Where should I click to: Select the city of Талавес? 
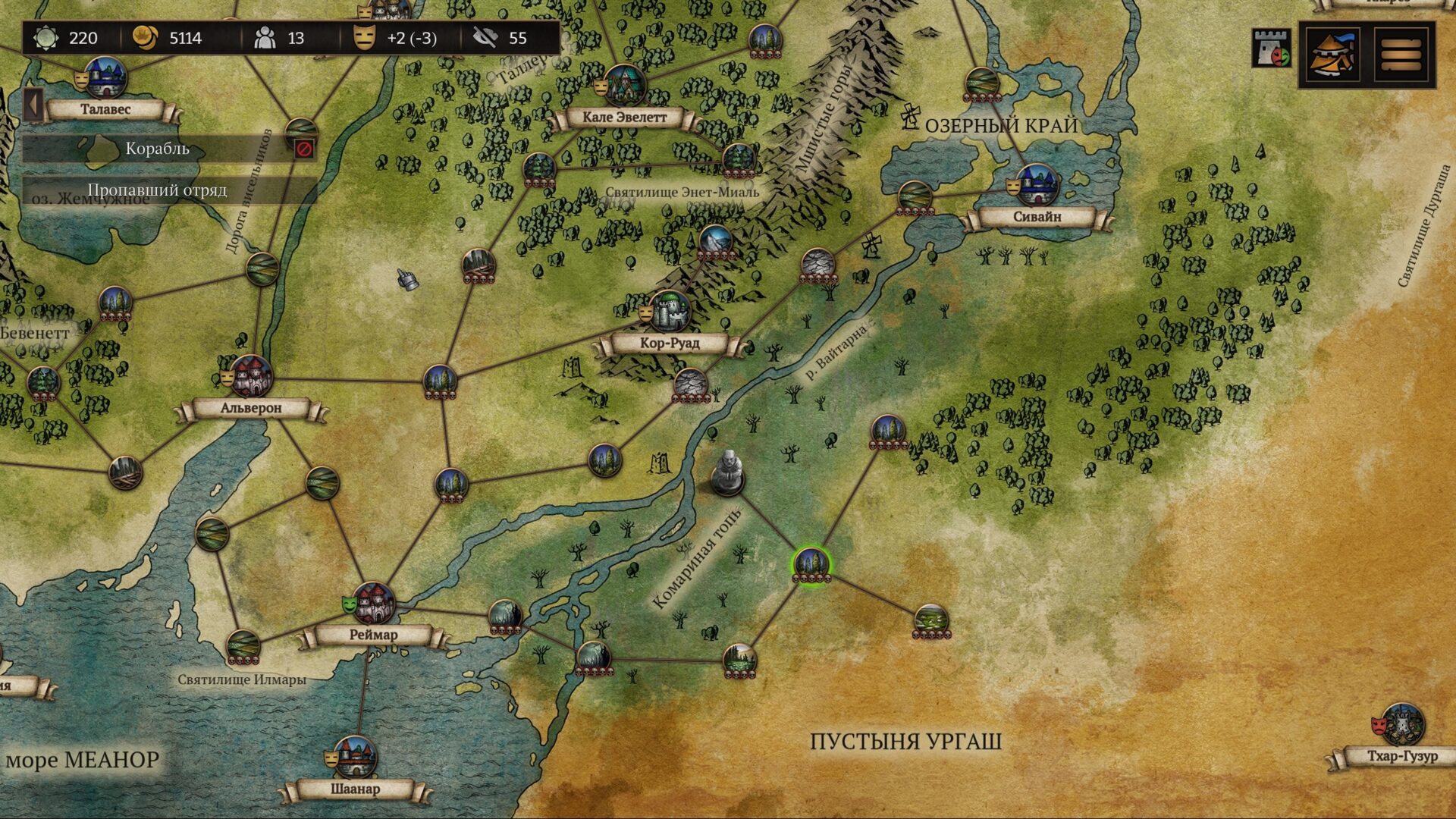coord(105,77)
